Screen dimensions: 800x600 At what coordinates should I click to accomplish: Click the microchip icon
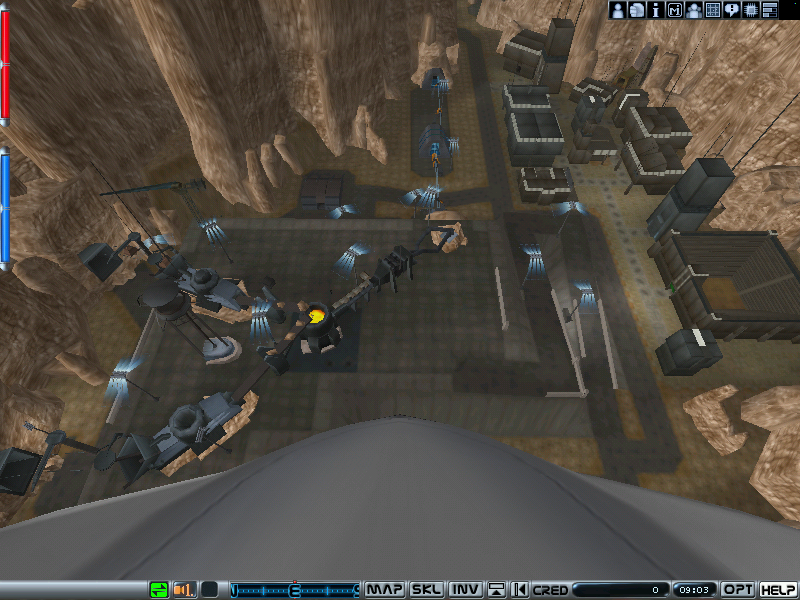pyautogui.click(x=751, y=10)
